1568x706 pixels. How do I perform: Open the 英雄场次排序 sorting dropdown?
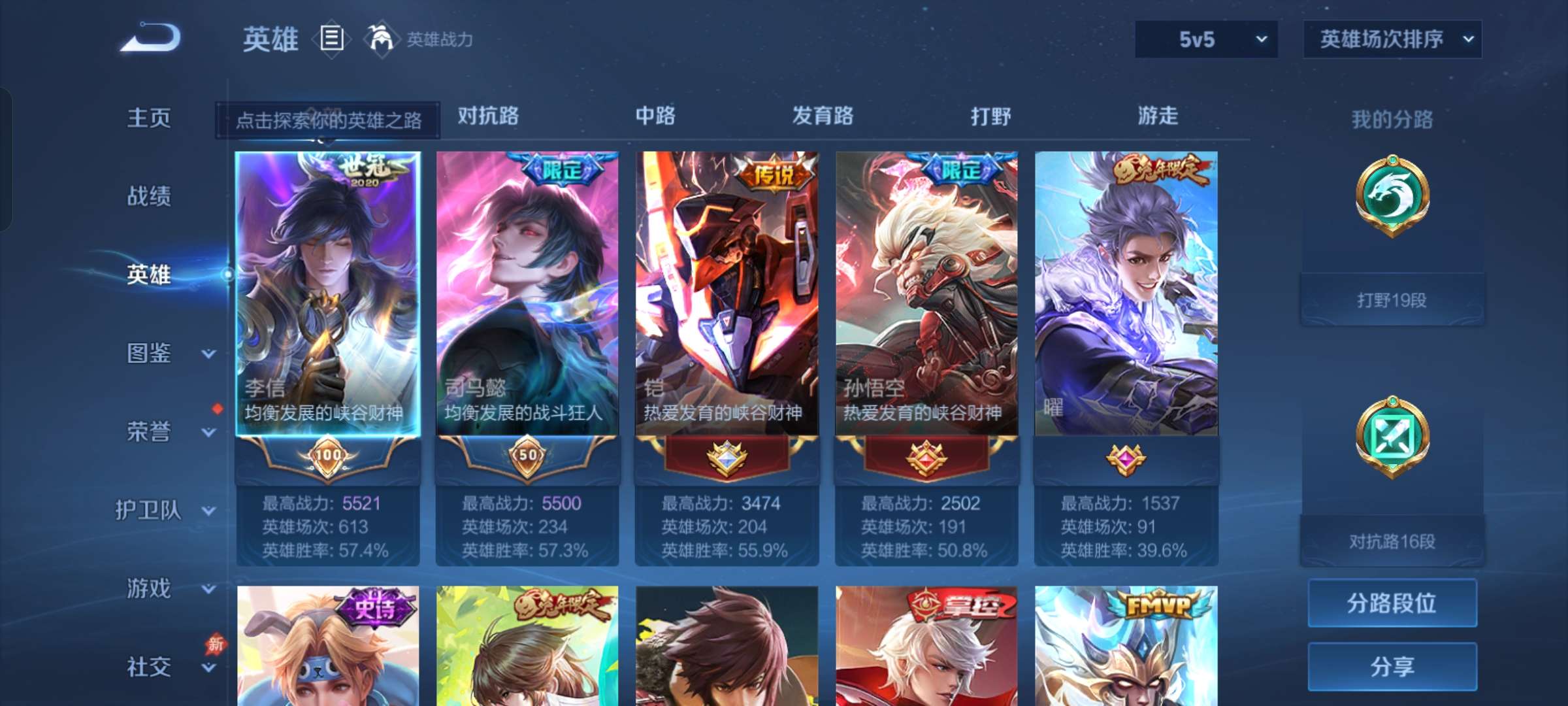pos(1392,39)
